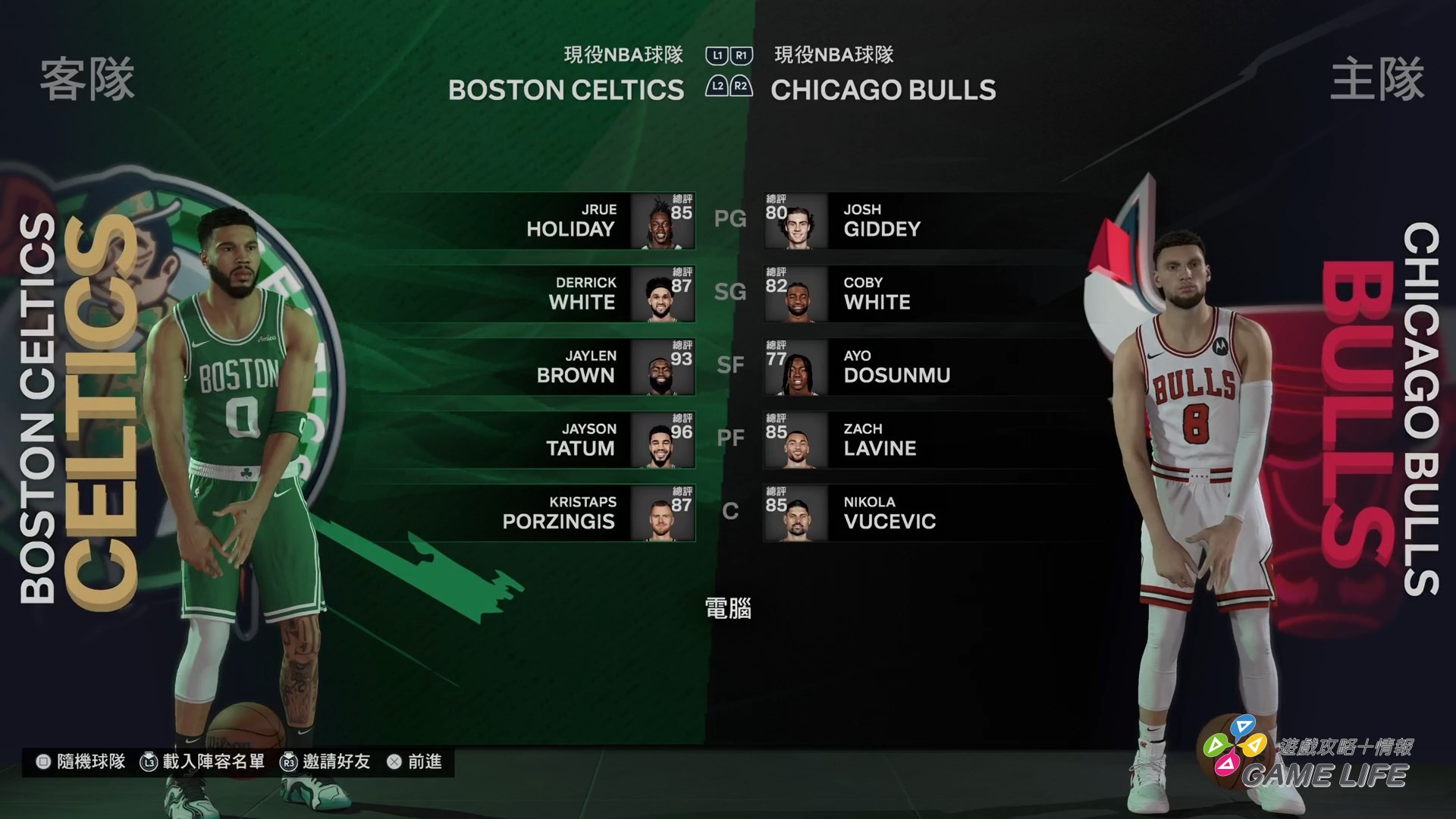Choose the random team option

(81, 761)
